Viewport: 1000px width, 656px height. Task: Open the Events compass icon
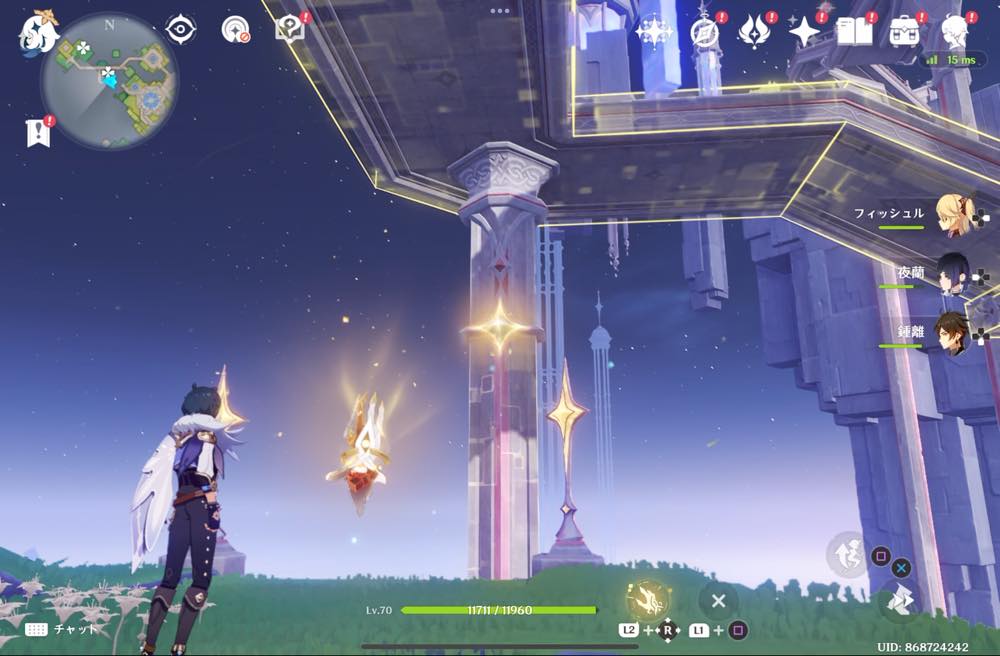click(705, 32)
